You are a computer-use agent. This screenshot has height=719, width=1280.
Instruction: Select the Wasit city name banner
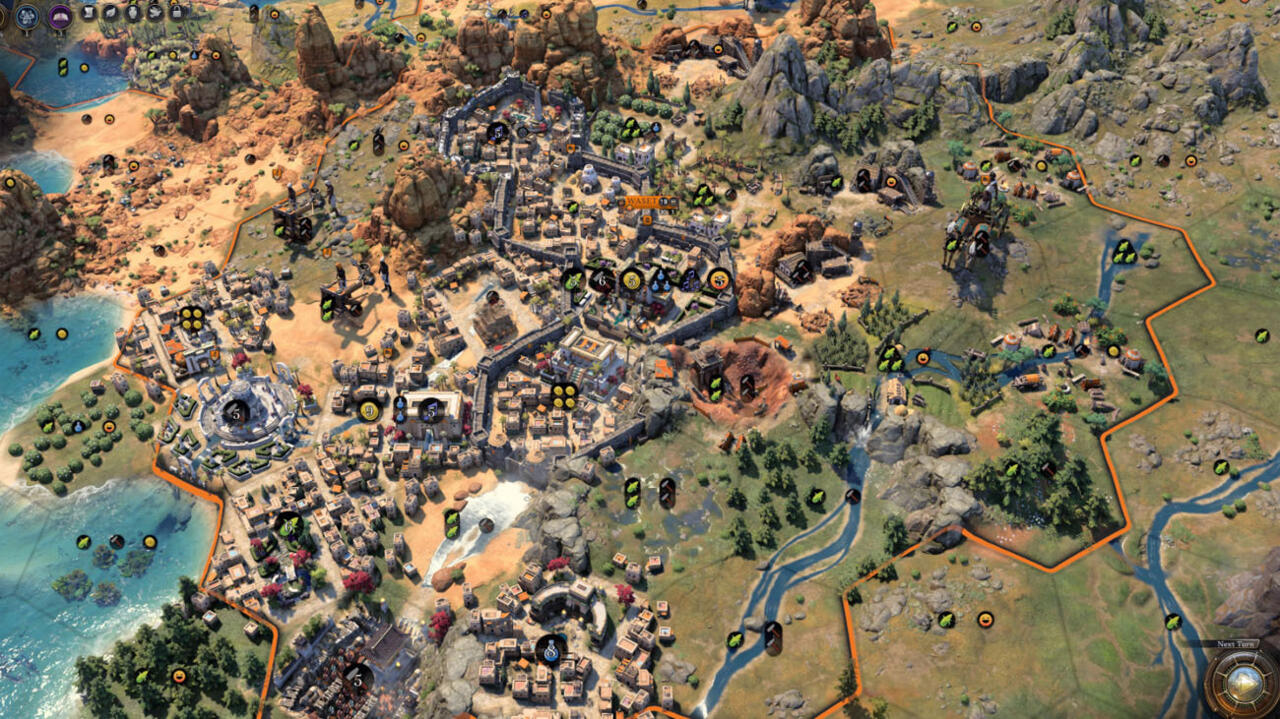tap(647, 202)
